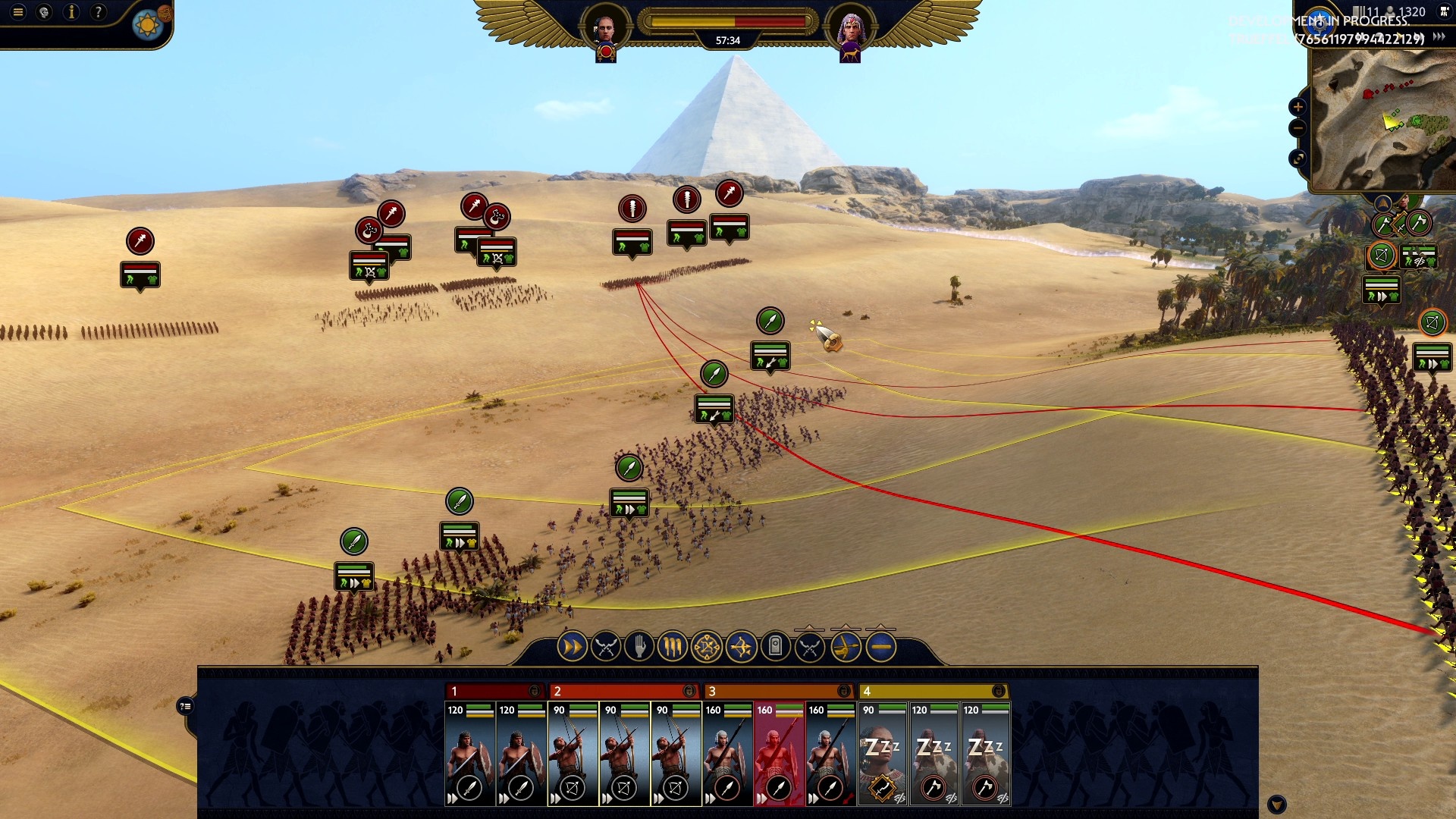Toggle lock on control group 2
This screenshot has height=819, width=1456.
click(689, 691)
